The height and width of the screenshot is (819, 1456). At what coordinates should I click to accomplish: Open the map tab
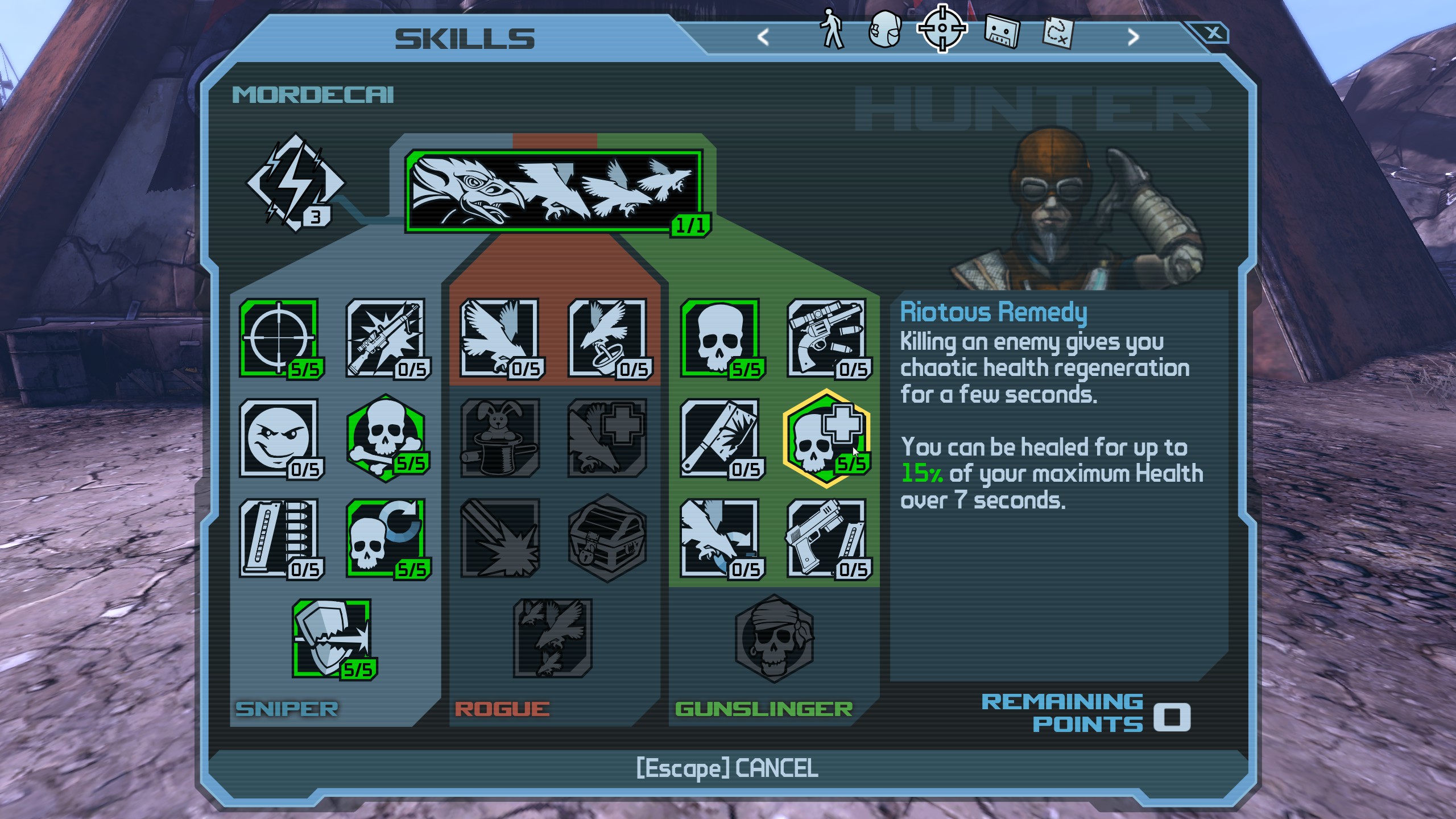1058,31
